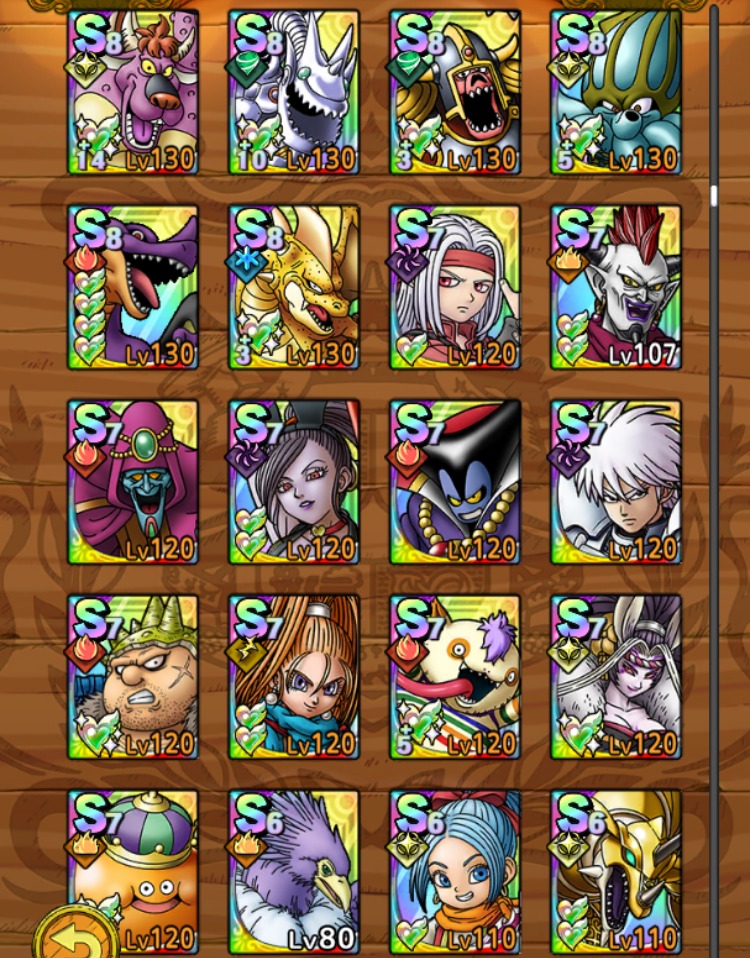Viewport: 750px width, 958px height.
Task: Select the red-mohawk demon card Lv107
Action: tap(616, 287)
